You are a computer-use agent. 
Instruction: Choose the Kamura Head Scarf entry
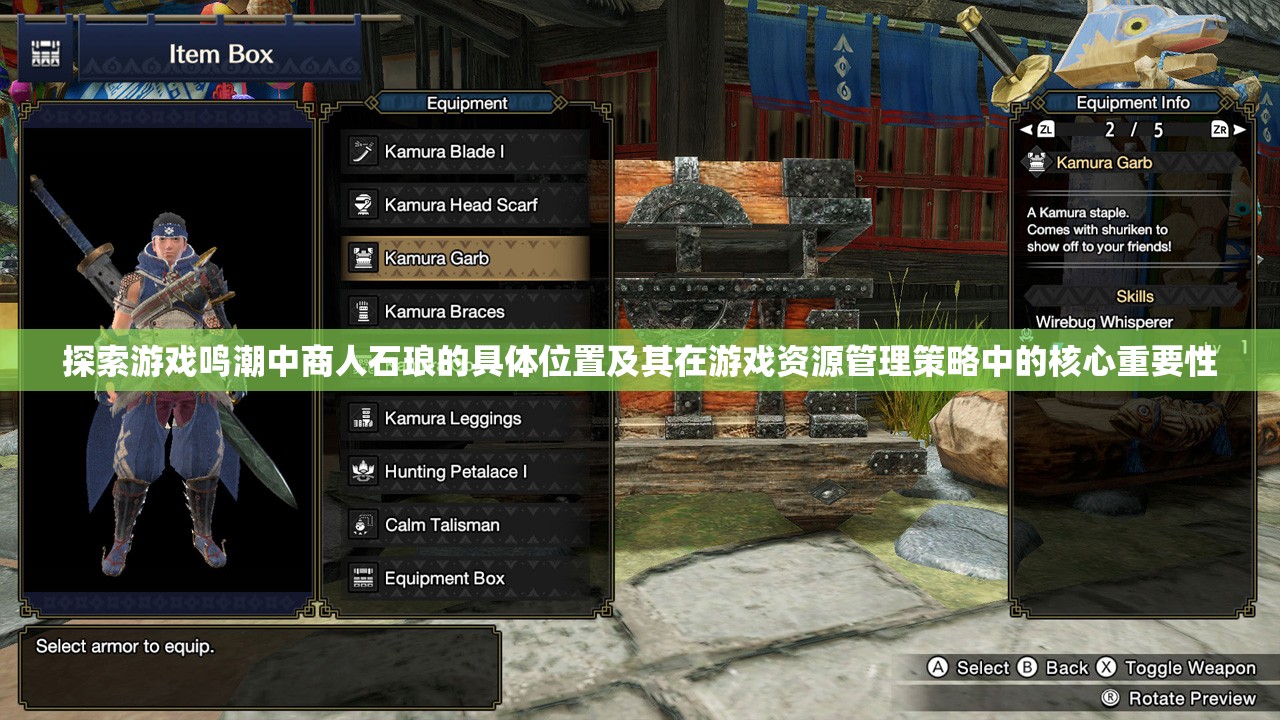coord(465,205)
